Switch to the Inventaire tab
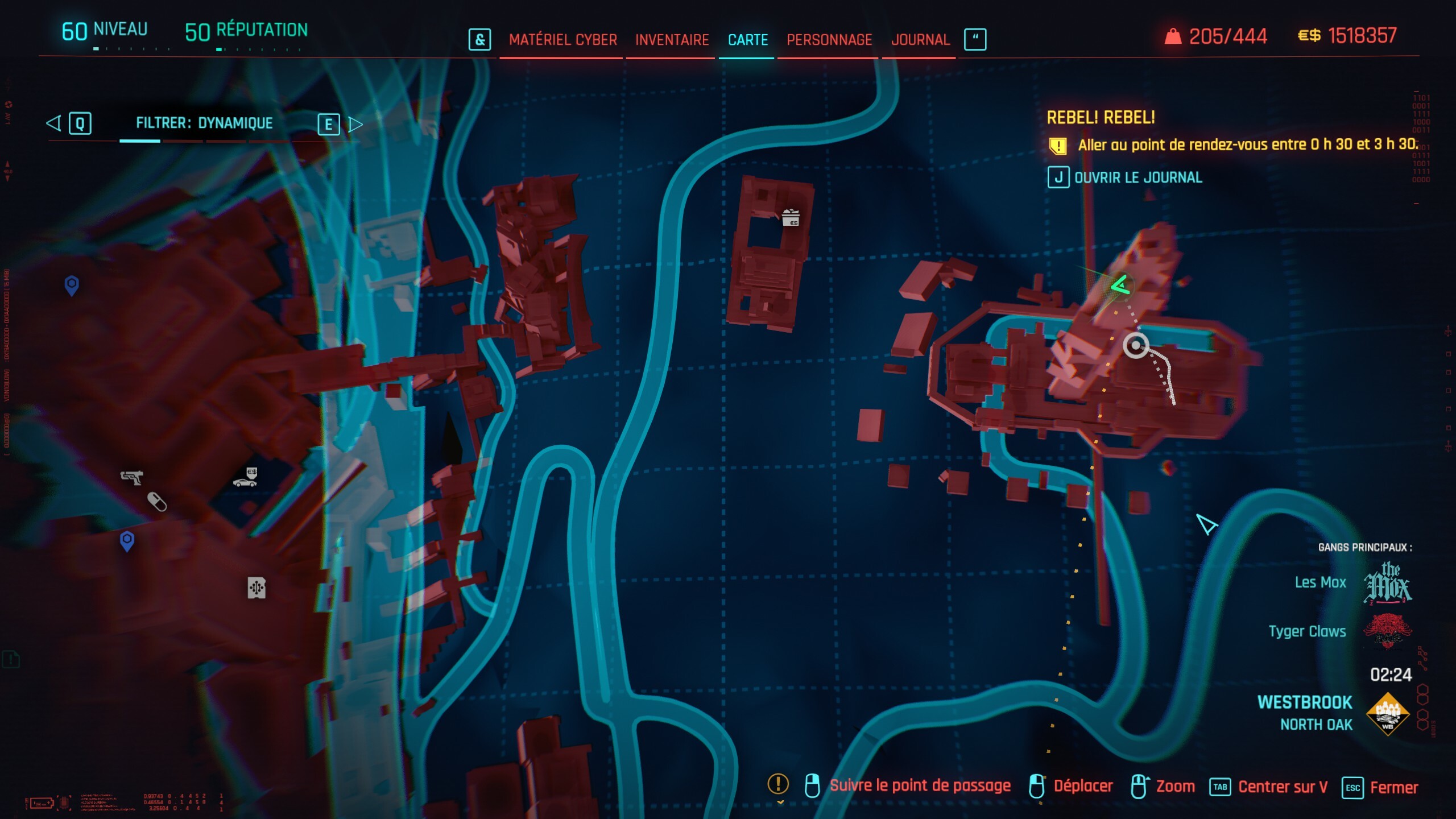 tap(672, 40)
